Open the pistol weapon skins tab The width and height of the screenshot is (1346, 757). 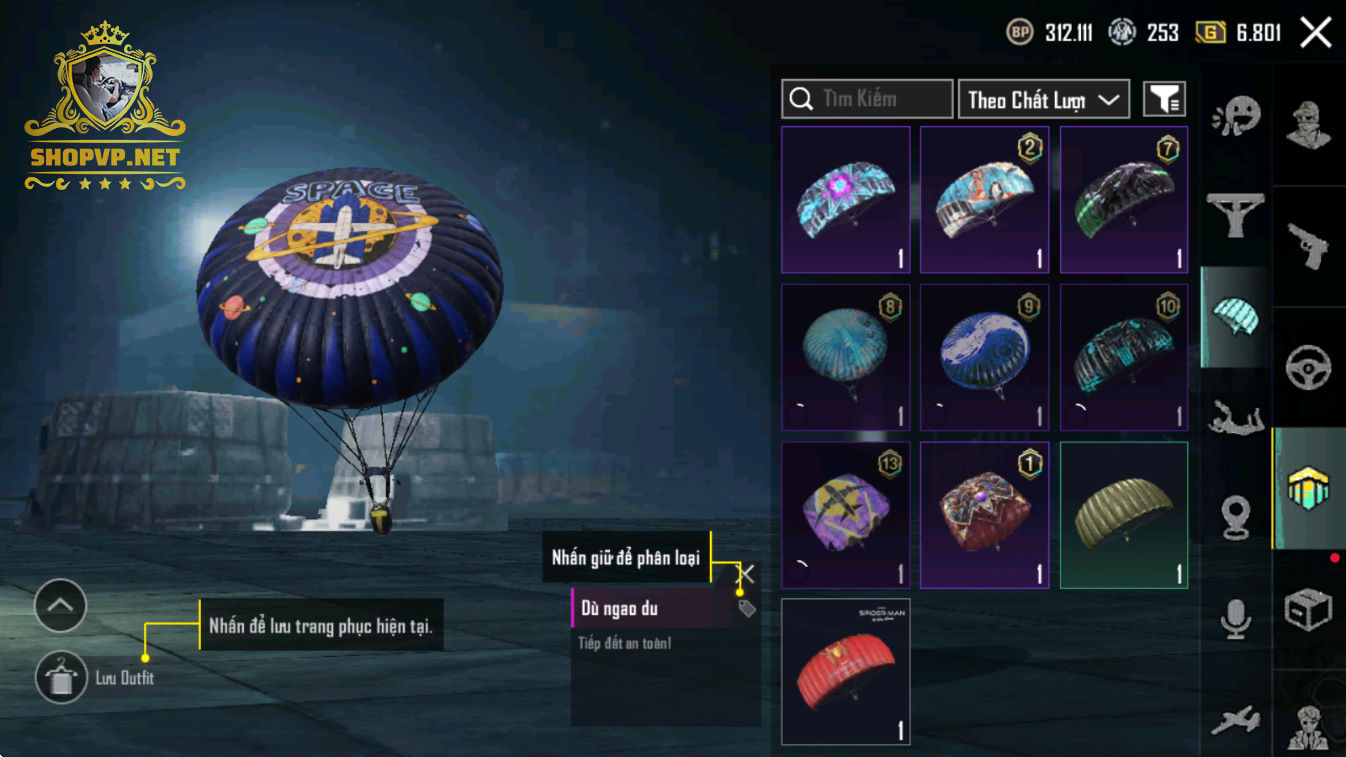pyautogui.click(x=1308, y=245)
